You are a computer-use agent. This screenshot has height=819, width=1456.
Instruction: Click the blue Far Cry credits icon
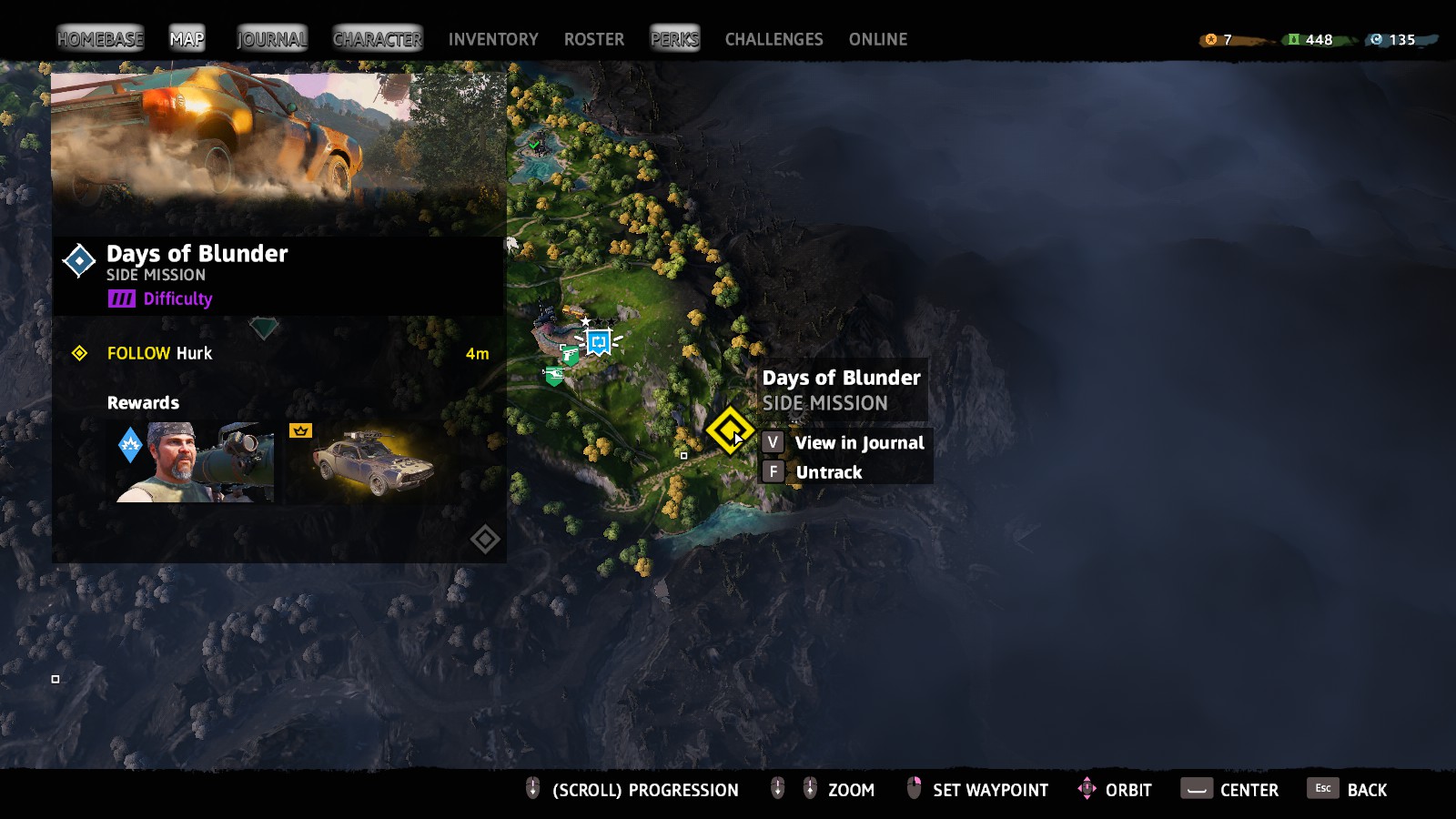pyautogui.click(x=1374, y=40)
